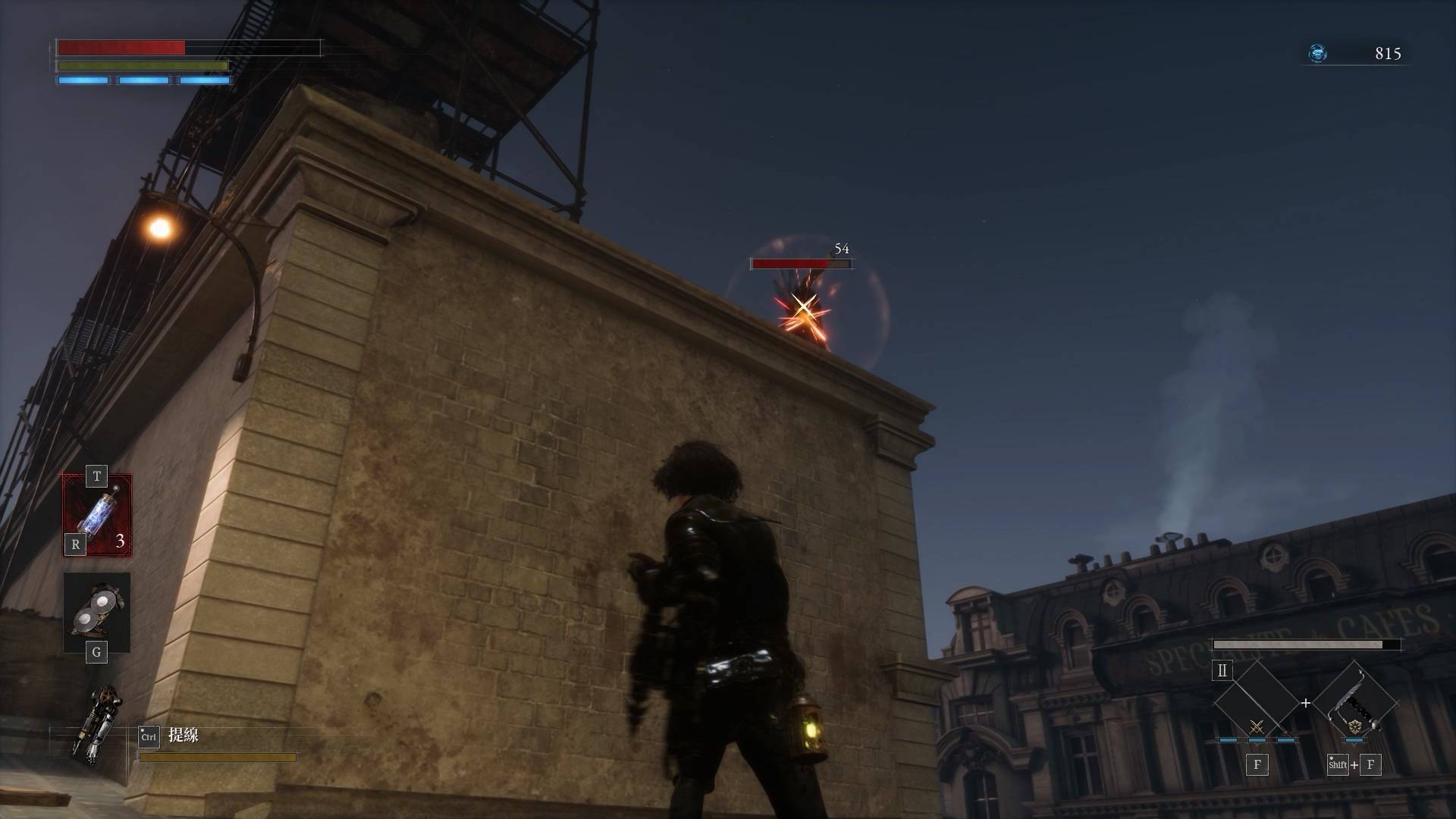Click the Legion Arm icon
Viewport: 1456px width, 819px height.
[x=96, y=722]
